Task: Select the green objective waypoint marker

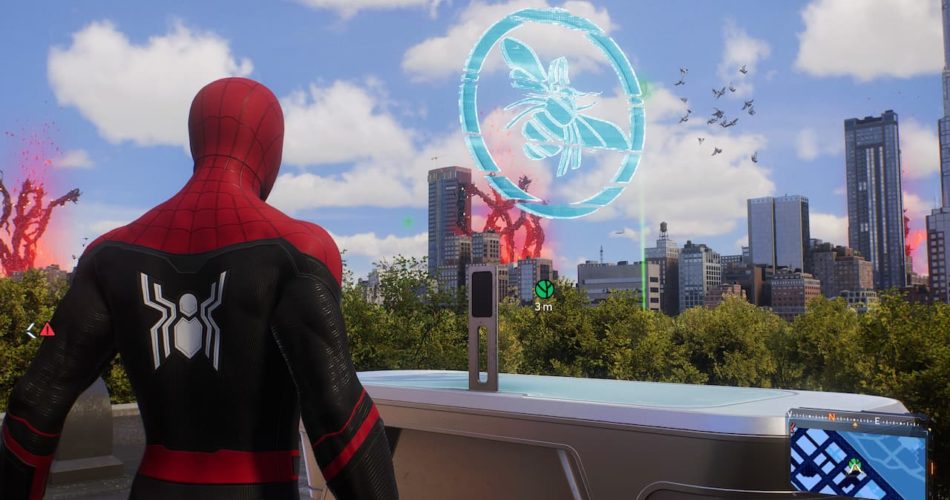Action: (544, 289)
